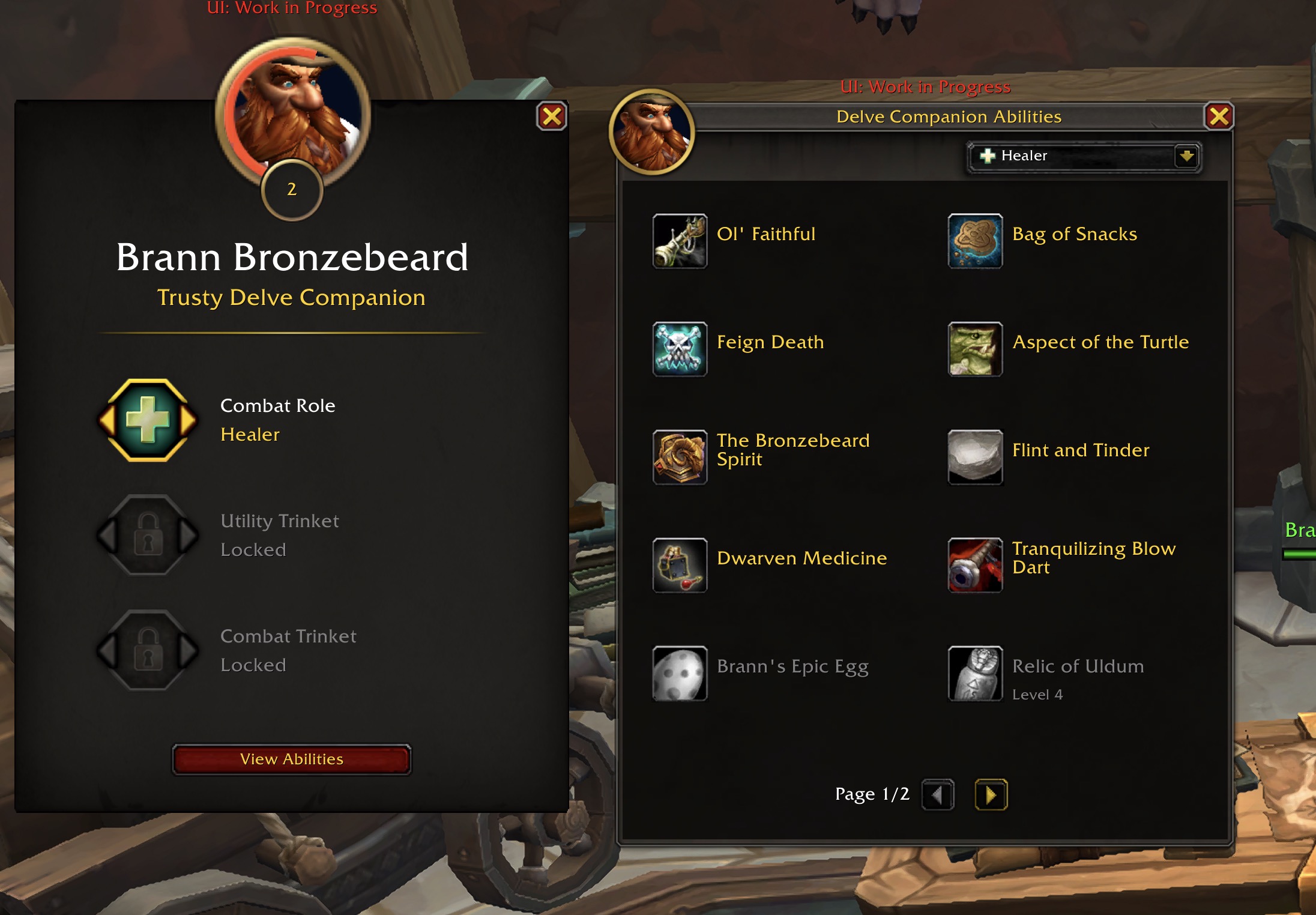Select the Ol' Faithful ability icon

point(680,241)
